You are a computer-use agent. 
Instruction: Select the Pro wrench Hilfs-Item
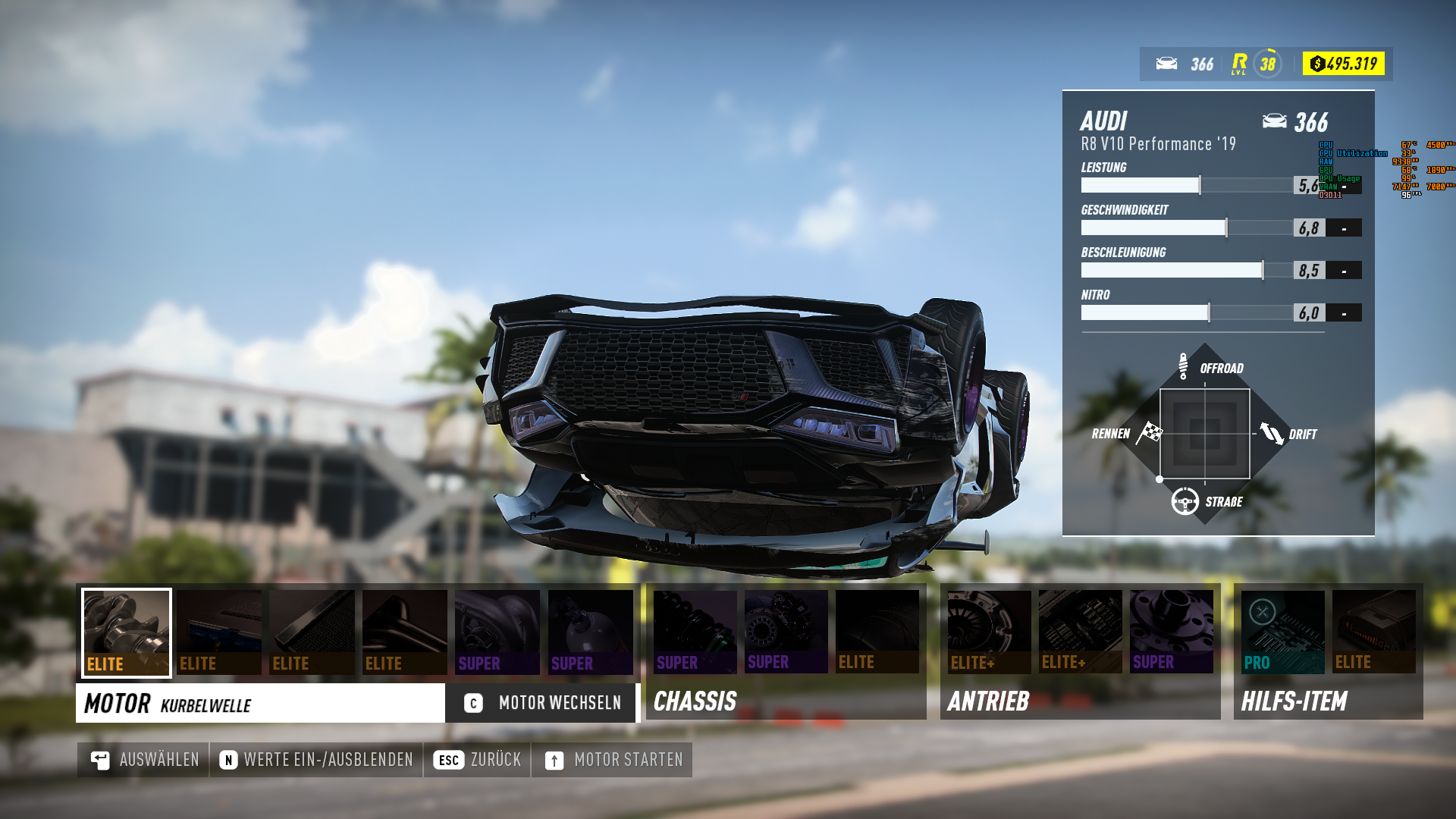tap(1282, 632)
